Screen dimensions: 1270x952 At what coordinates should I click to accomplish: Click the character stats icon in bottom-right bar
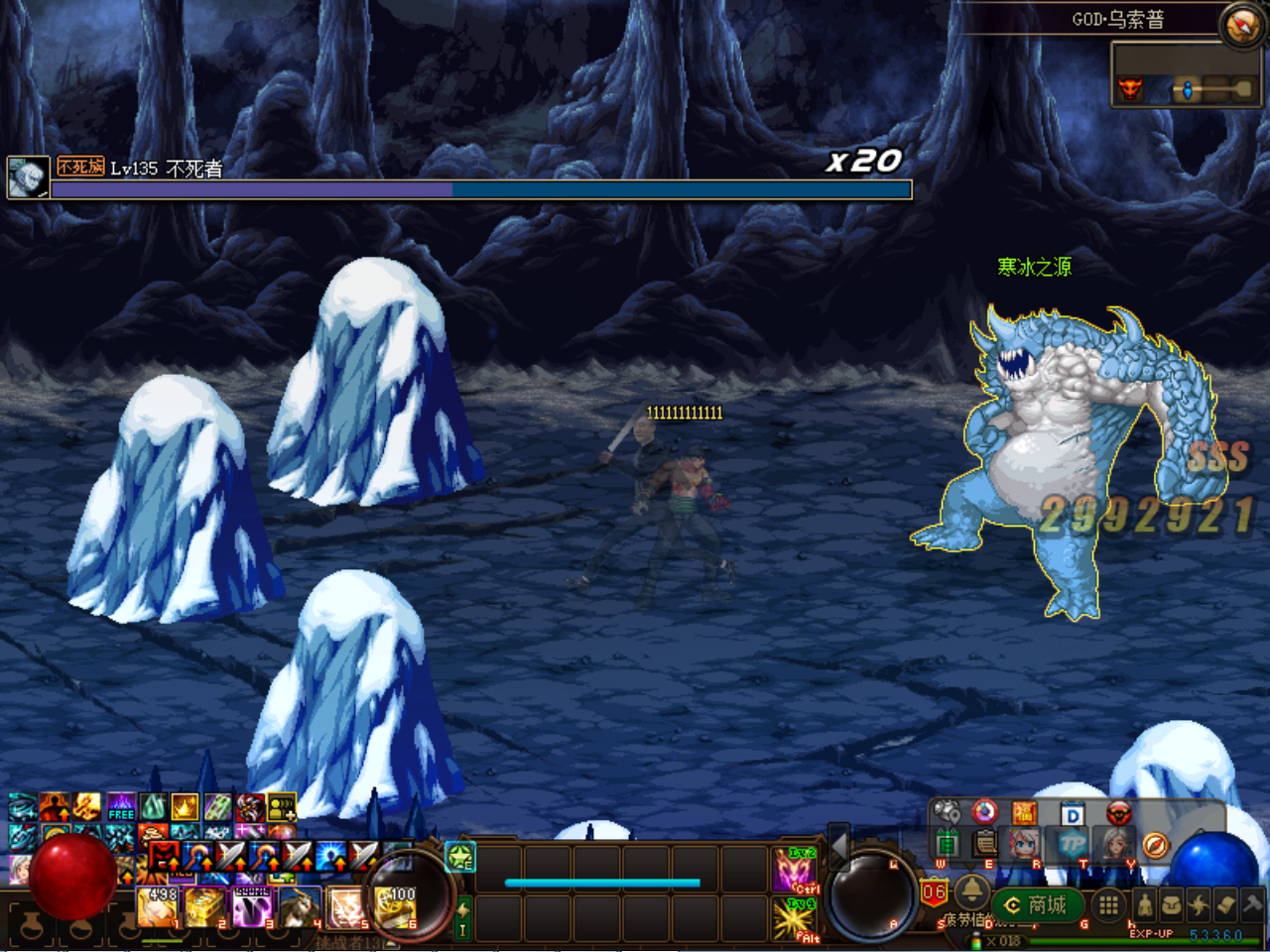click(x=1144, y=905)
